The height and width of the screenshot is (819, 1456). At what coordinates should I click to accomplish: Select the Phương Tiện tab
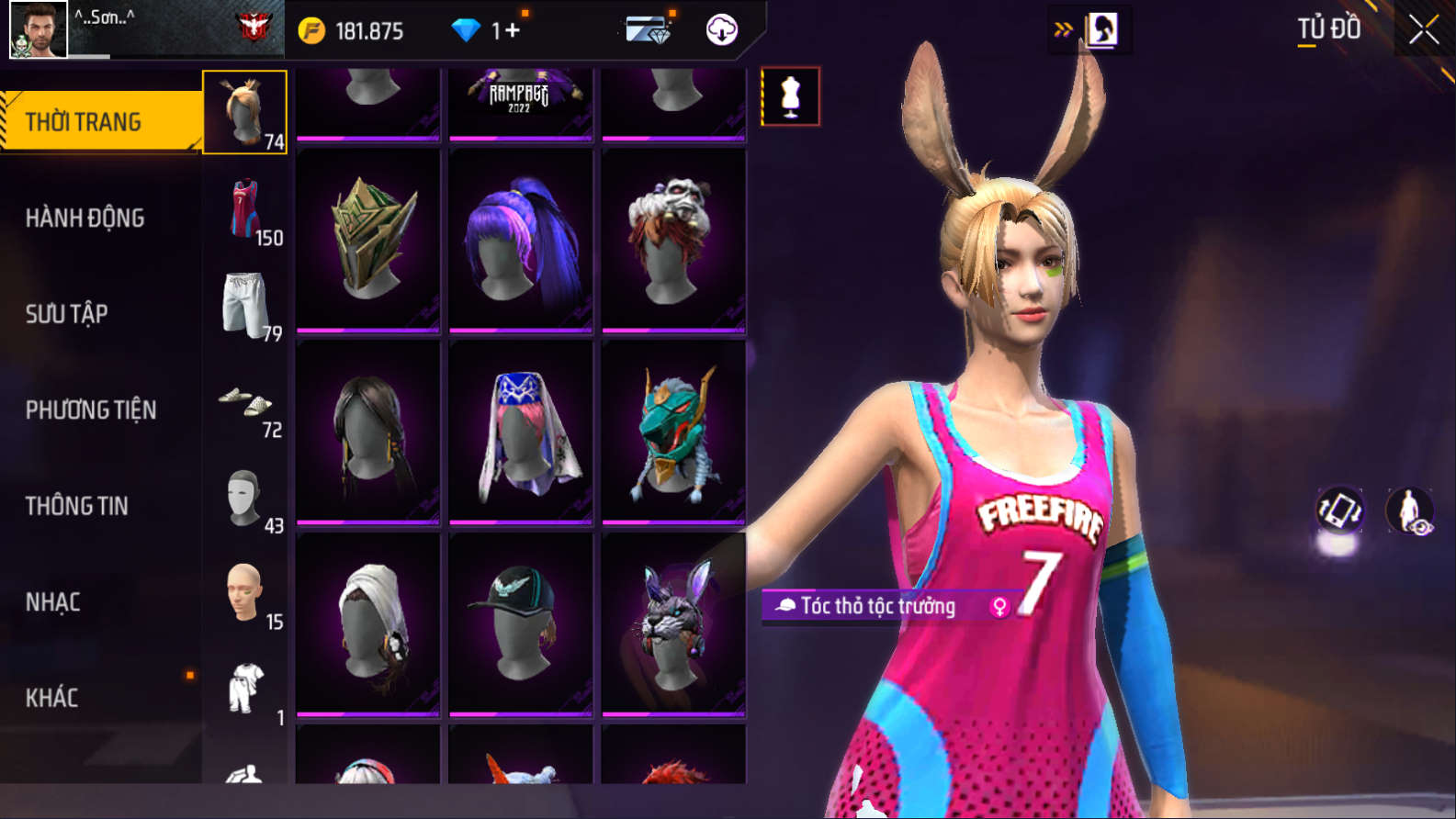pyautogui.click(x=91, y=409)
